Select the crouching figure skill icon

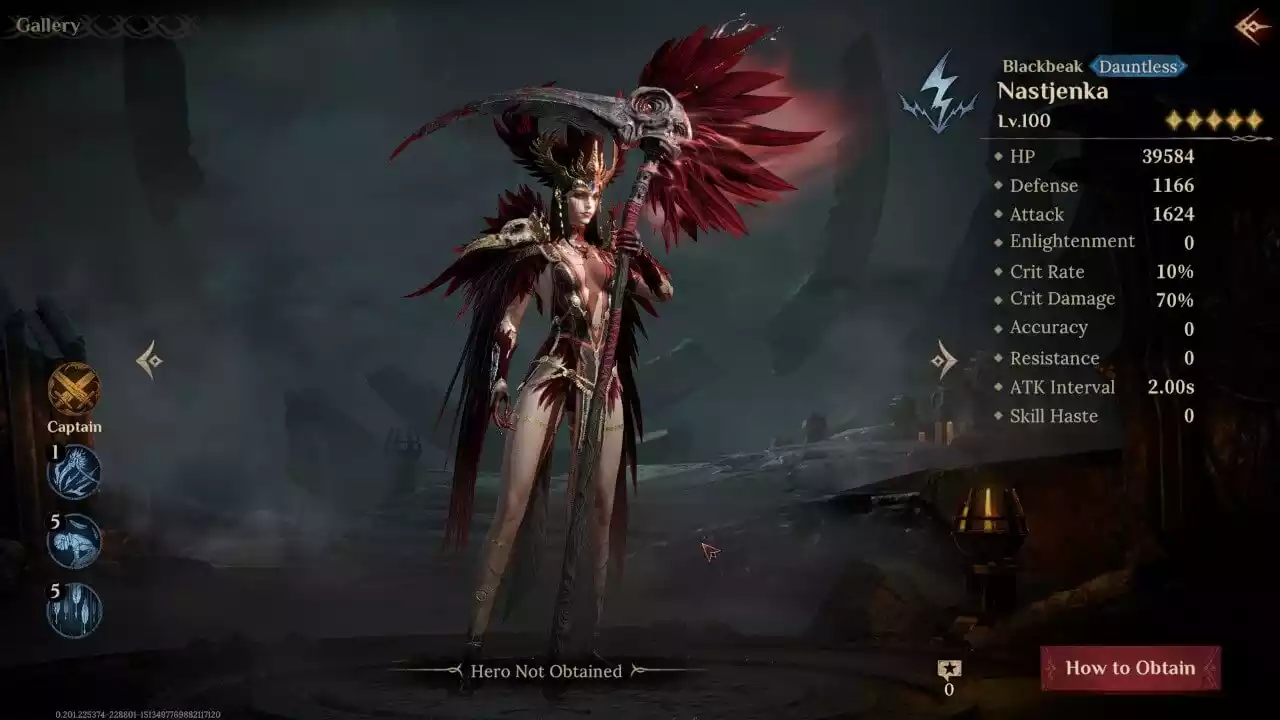tap(74, 540)
